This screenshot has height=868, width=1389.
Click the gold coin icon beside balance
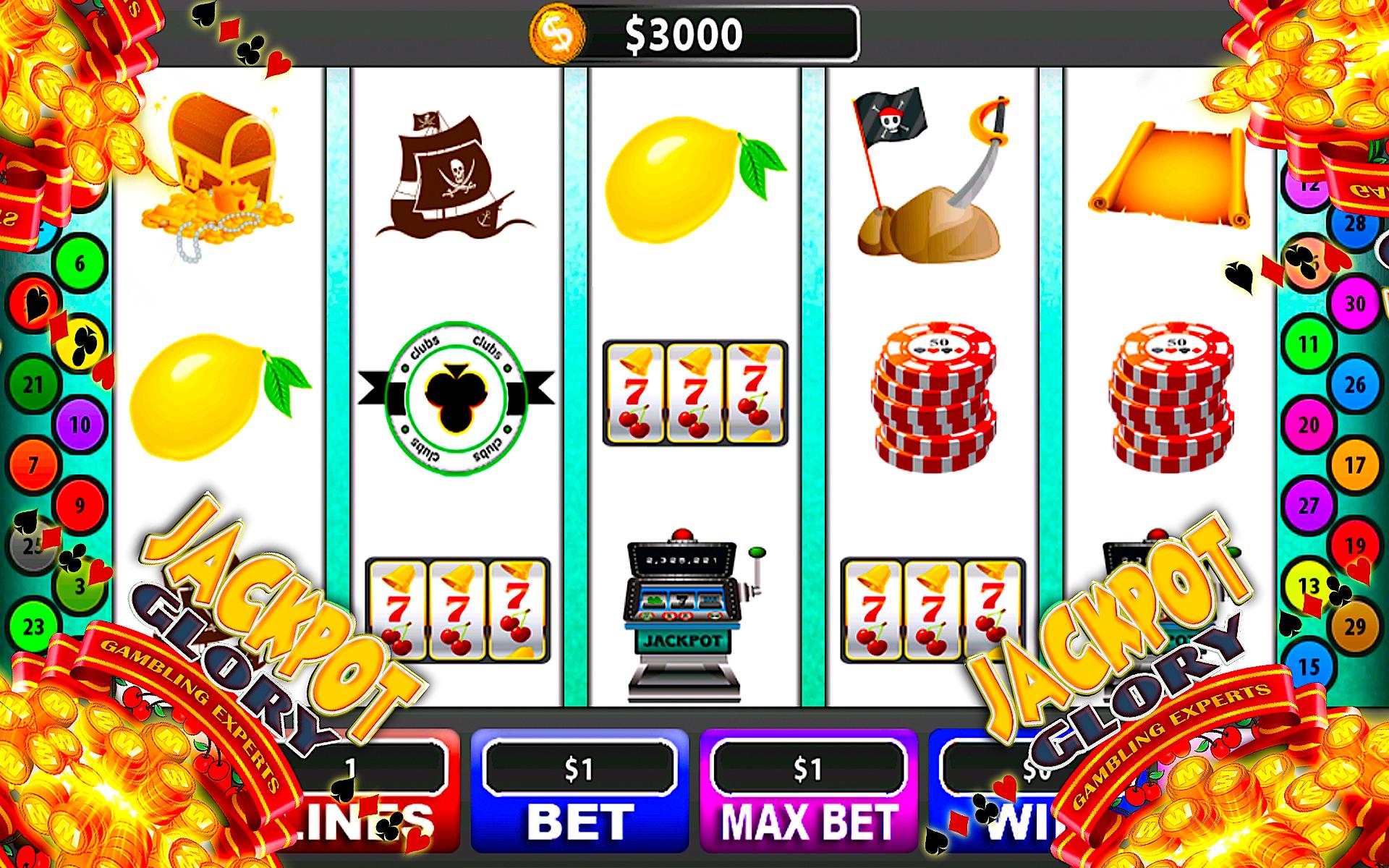[x=557, y=32]
